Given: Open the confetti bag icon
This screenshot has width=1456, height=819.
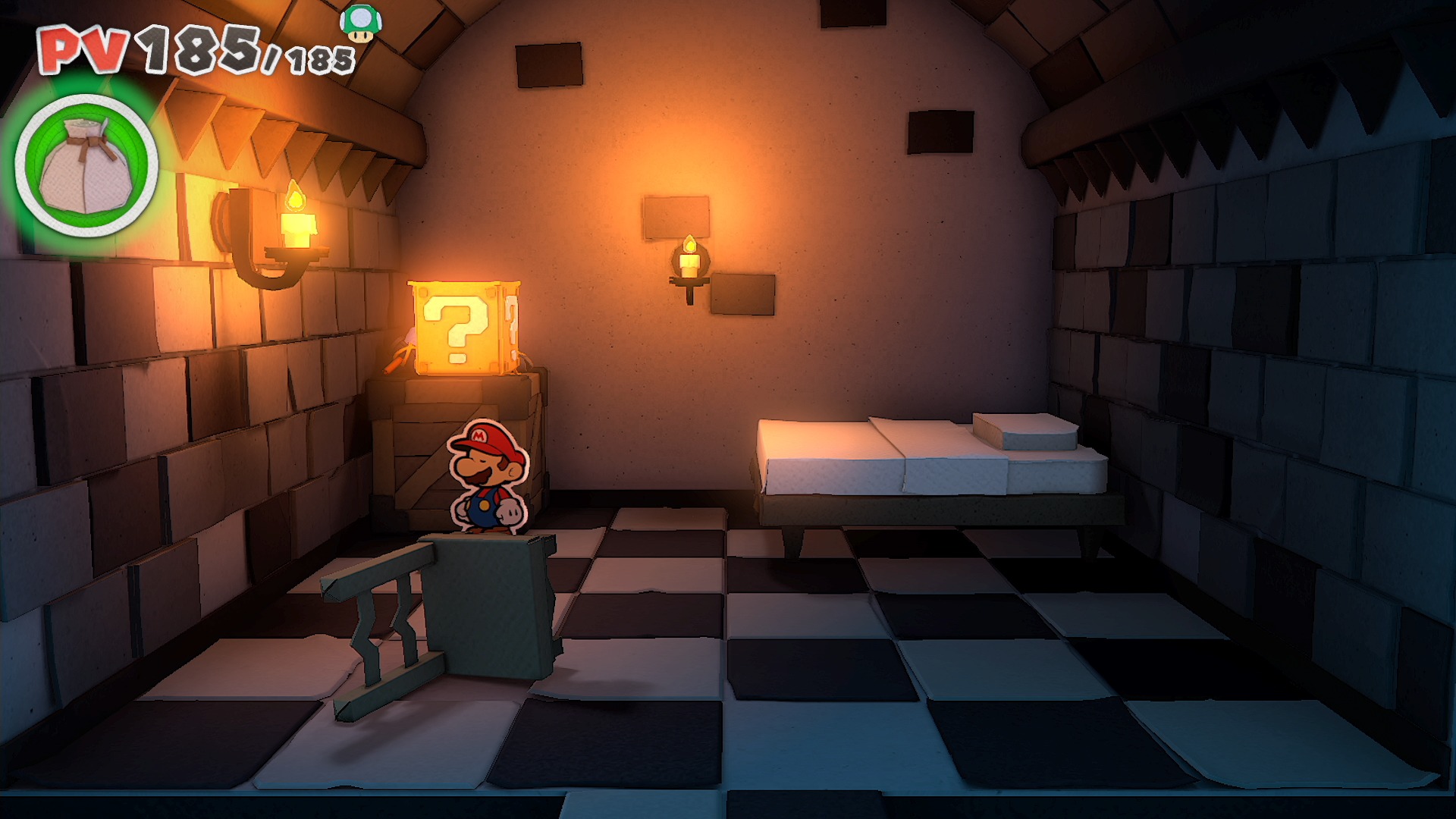Looking at the screenshot, I should tap(86, 165).
